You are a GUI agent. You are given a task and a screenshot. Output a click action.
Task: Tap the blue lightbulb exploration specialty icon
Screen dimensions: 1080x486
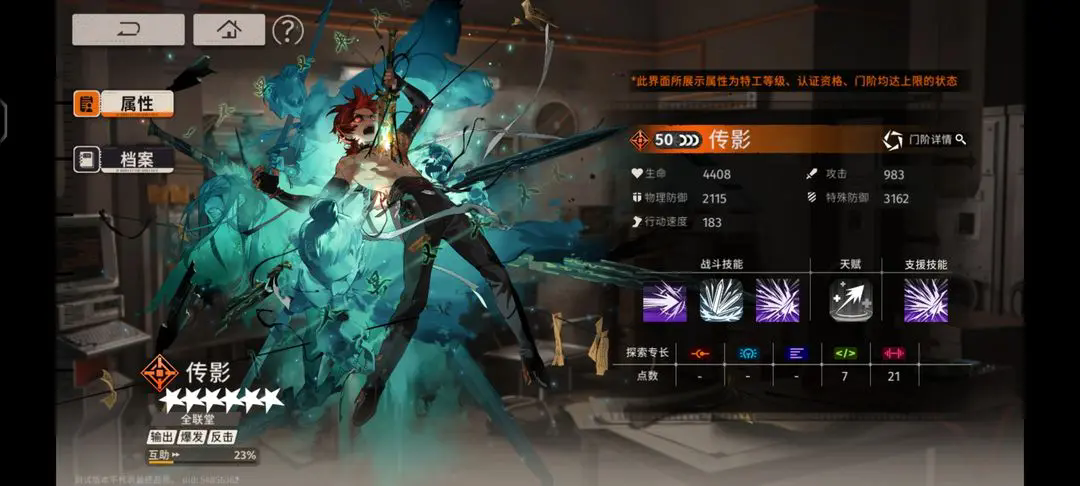747,352
